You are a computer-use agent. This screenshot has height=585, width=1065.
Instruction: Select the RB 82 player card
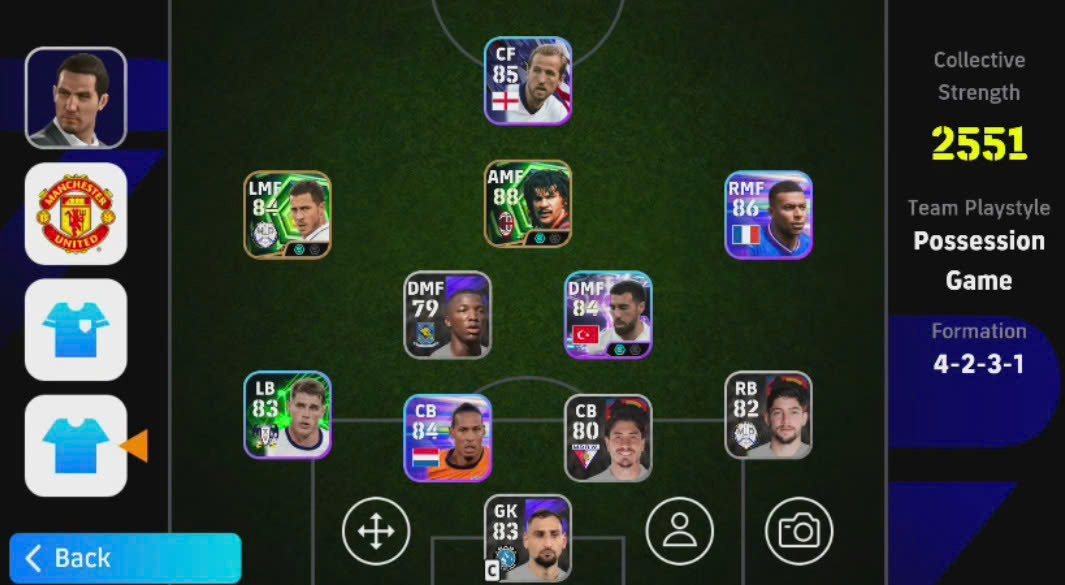click(768, 415)
